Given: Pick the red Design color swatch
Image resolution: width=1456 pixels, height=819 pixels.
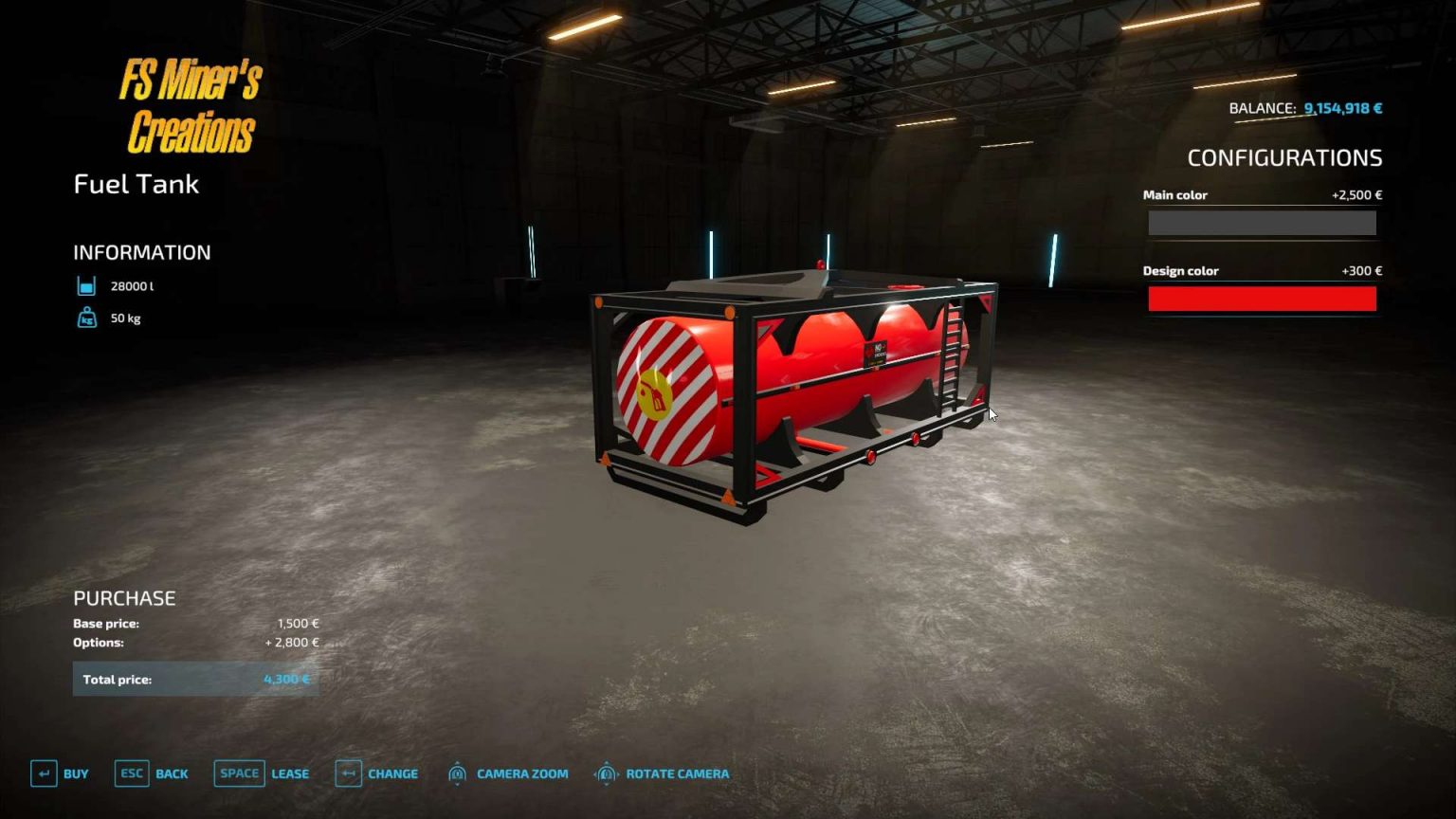Looking at the screenshot, I should [x=1262, y=299].
